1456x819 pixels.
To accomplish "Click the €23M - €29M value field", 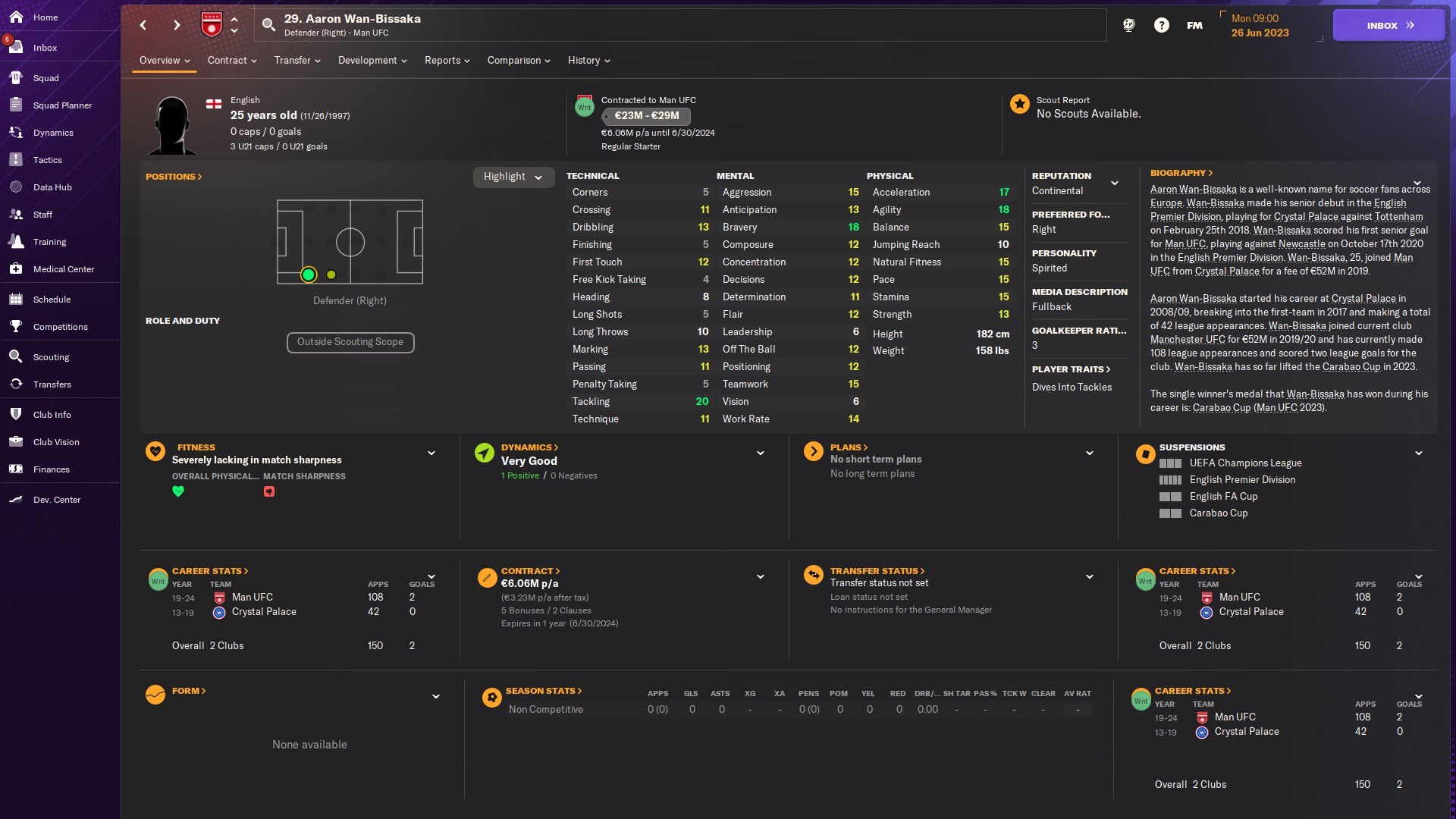I will click(x=646, y=116).
